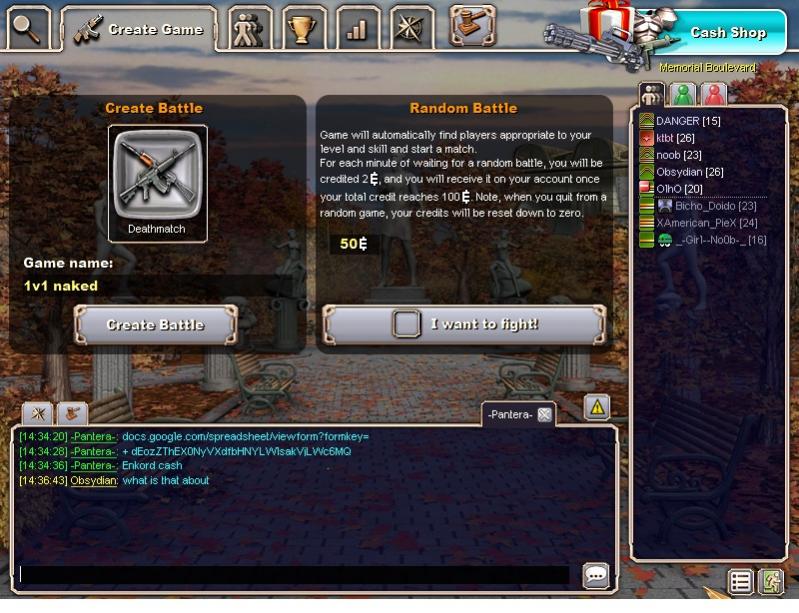This screenshot has height=613, width=799.
Task: Switch to the red player list tab
Action: point(713,95)
